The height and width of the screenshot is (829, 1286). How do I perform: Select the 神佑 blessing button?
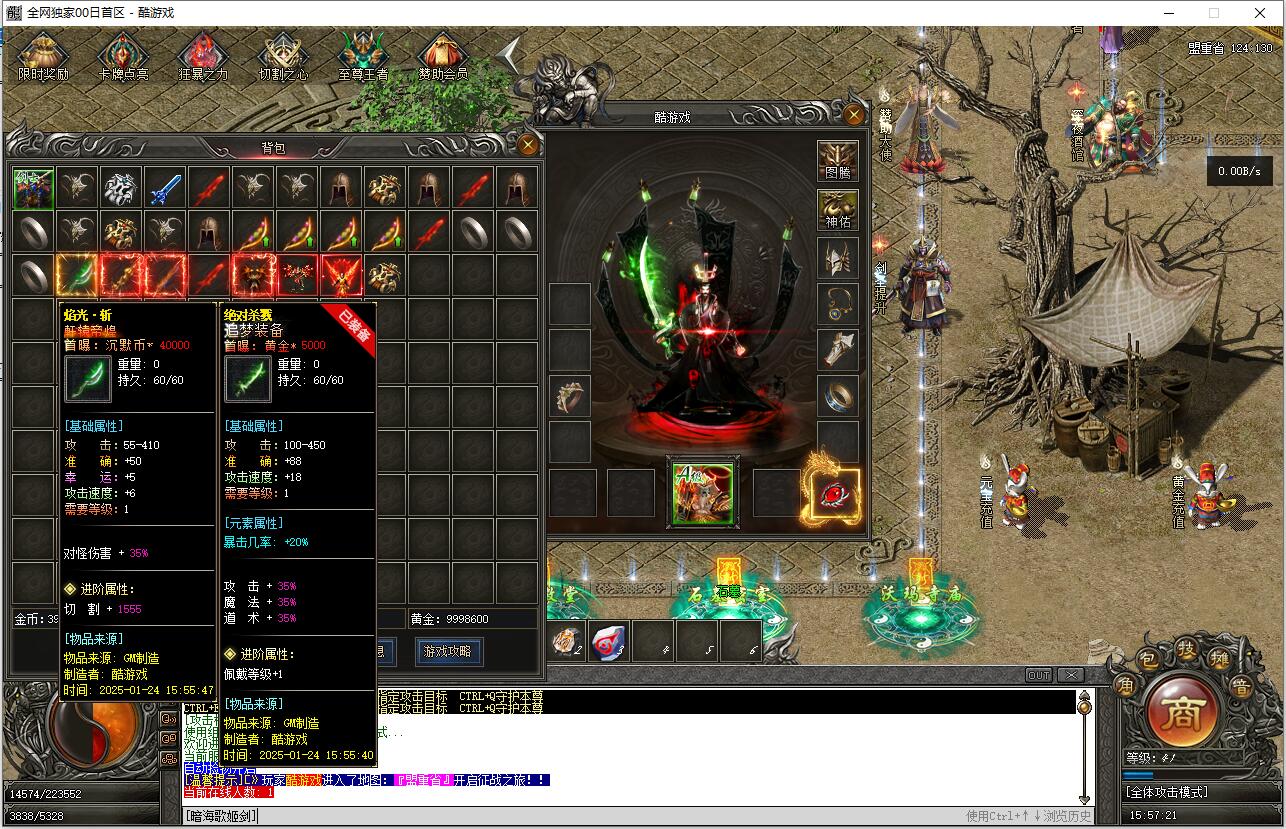[838, 210]
